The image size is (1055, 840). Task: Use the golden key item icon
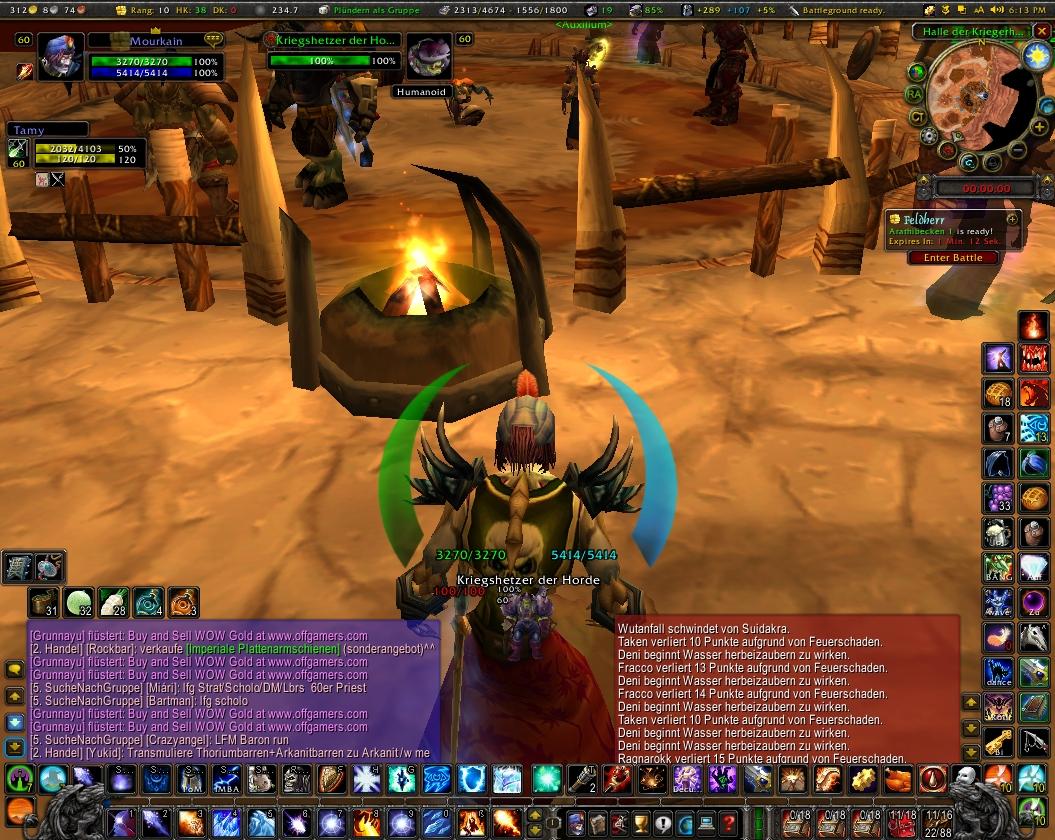998,741
